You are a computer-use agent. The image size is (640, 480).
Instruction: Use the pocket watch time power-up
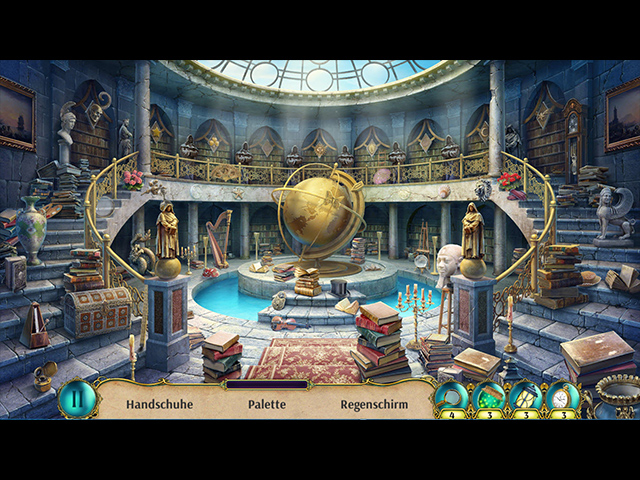563,397
